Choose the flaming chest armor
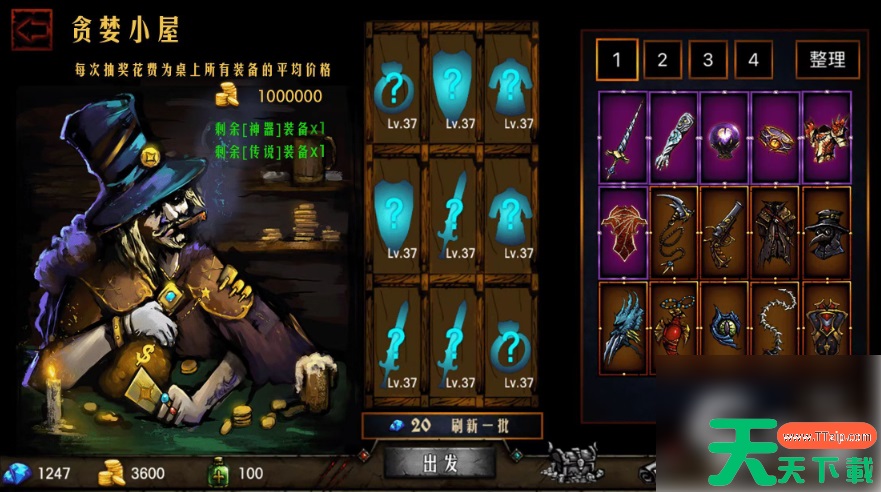 826,137
